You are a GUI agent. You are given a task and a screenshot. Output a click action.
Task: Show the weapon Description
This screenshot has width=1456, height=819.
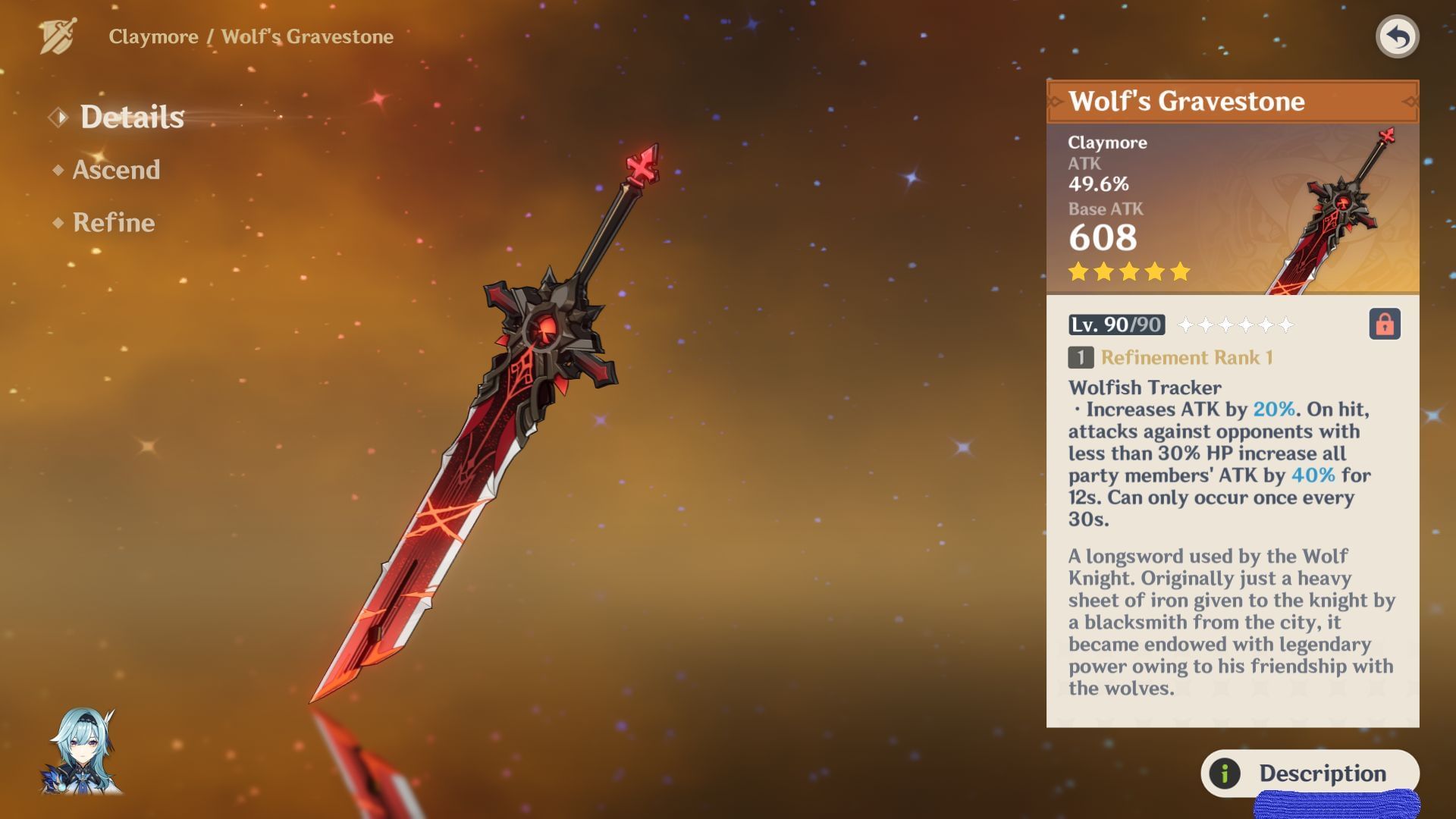click(1309, 773)
